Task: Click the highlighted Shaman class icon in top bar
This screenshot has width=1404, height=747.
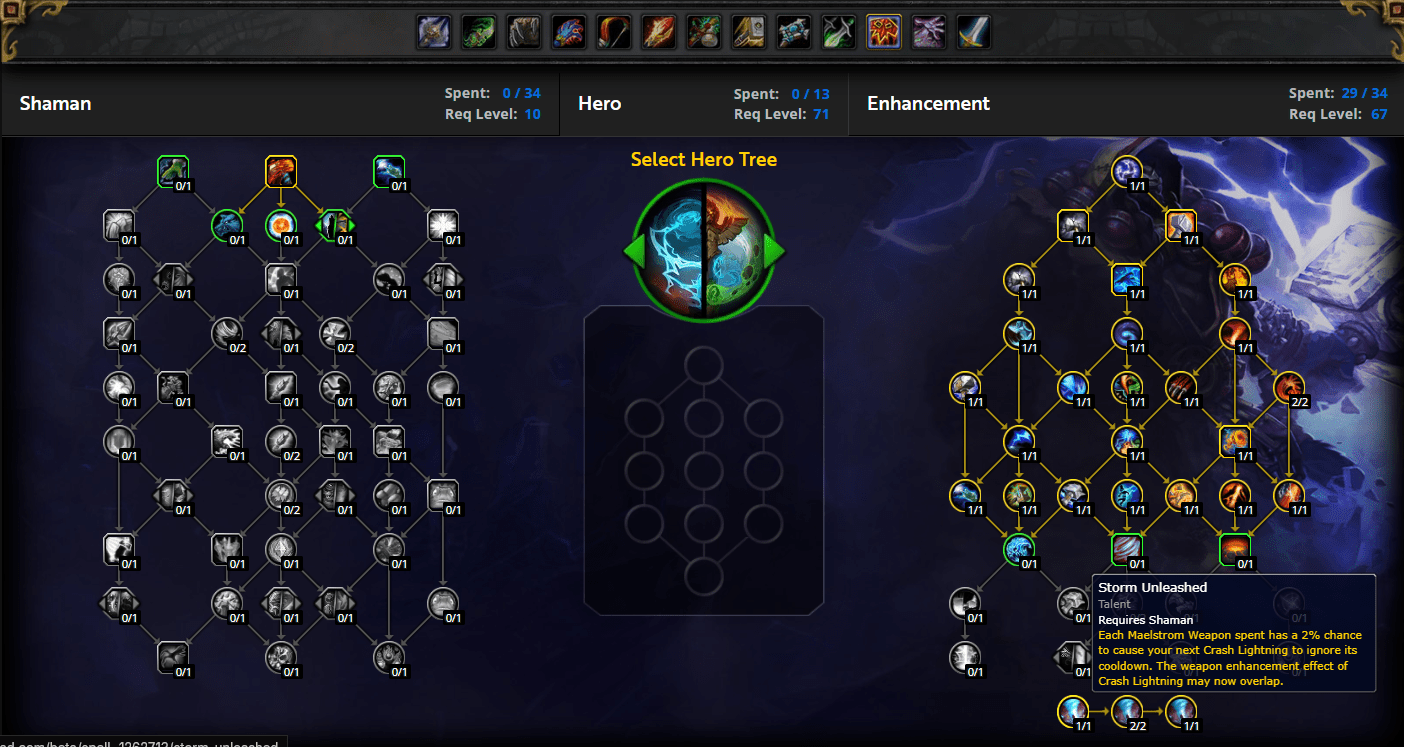Action: (x=883, y=31)
